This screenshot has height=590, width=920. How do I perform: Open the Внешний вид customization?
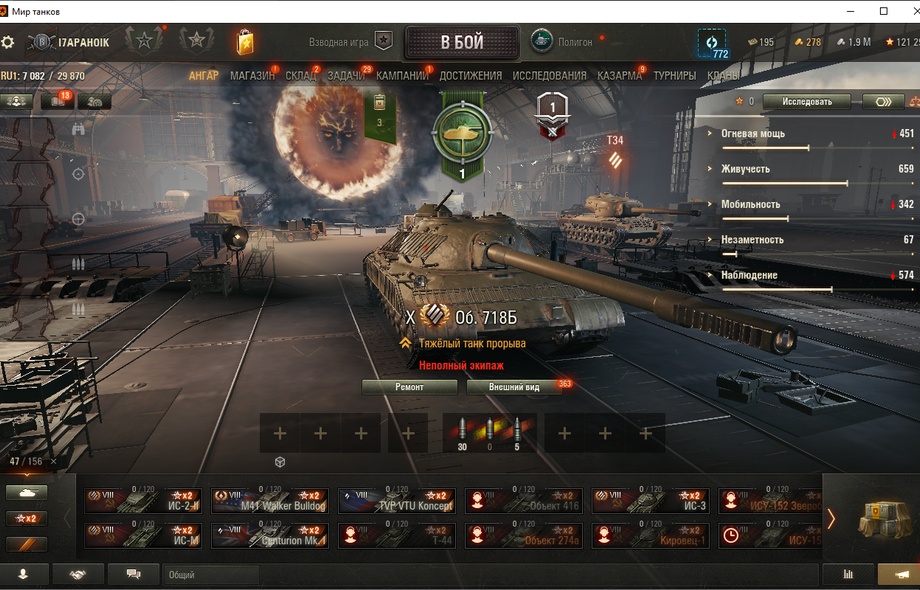coord(516,387)
